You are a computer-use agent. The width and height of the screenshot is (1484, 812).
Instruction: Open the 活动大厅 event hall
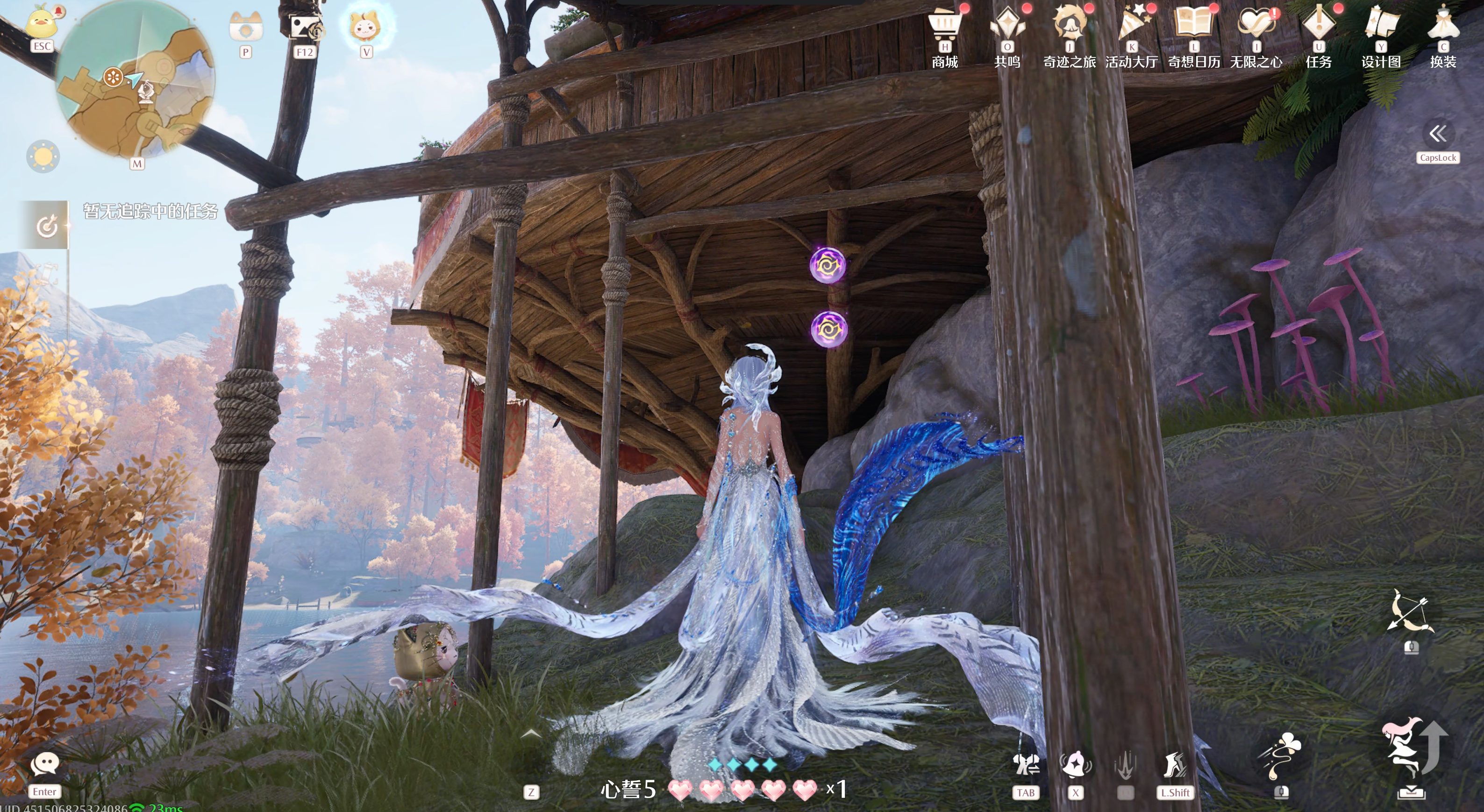1131,26
